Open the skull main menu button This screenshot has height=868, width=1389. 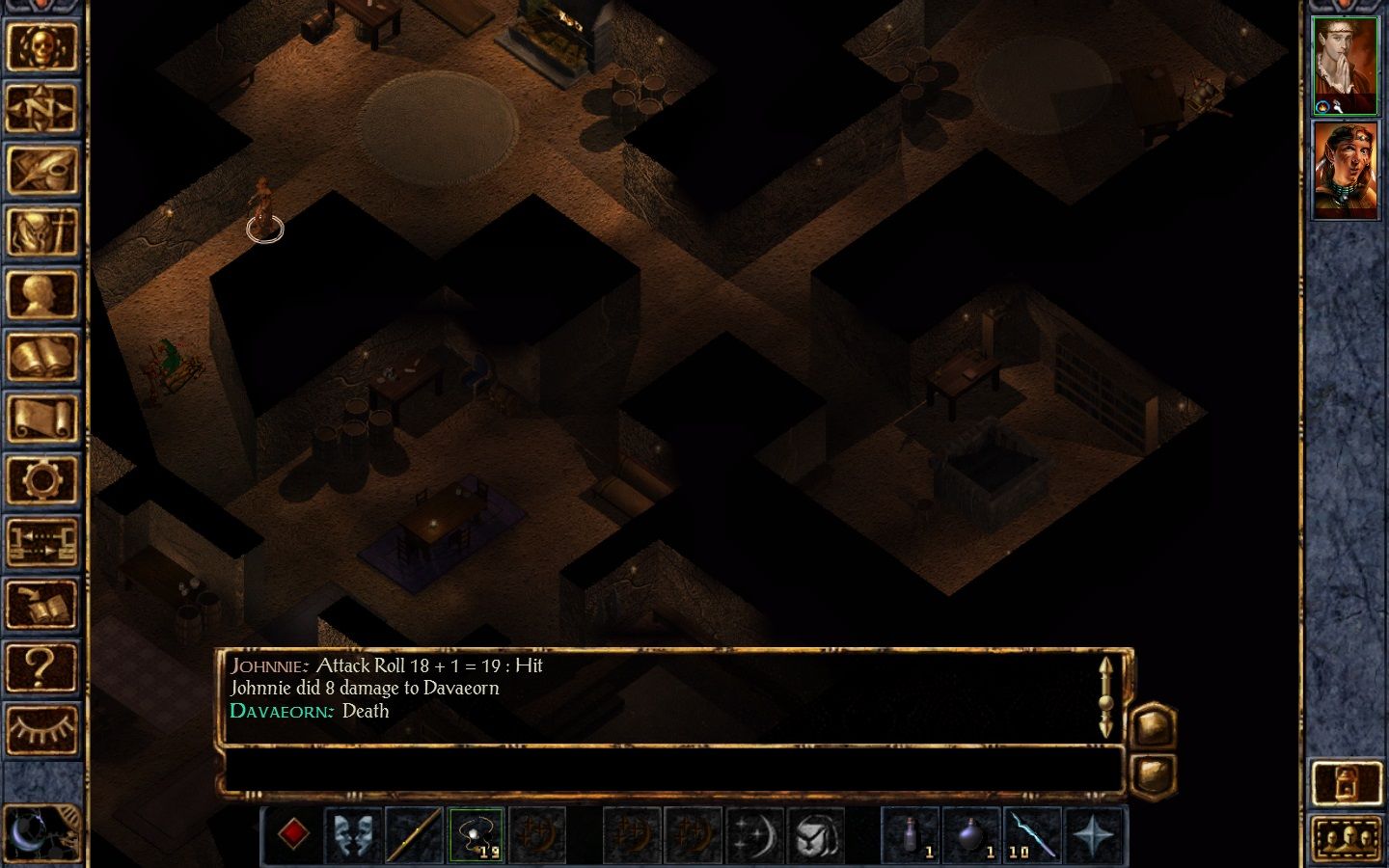[x=41, y=45]
